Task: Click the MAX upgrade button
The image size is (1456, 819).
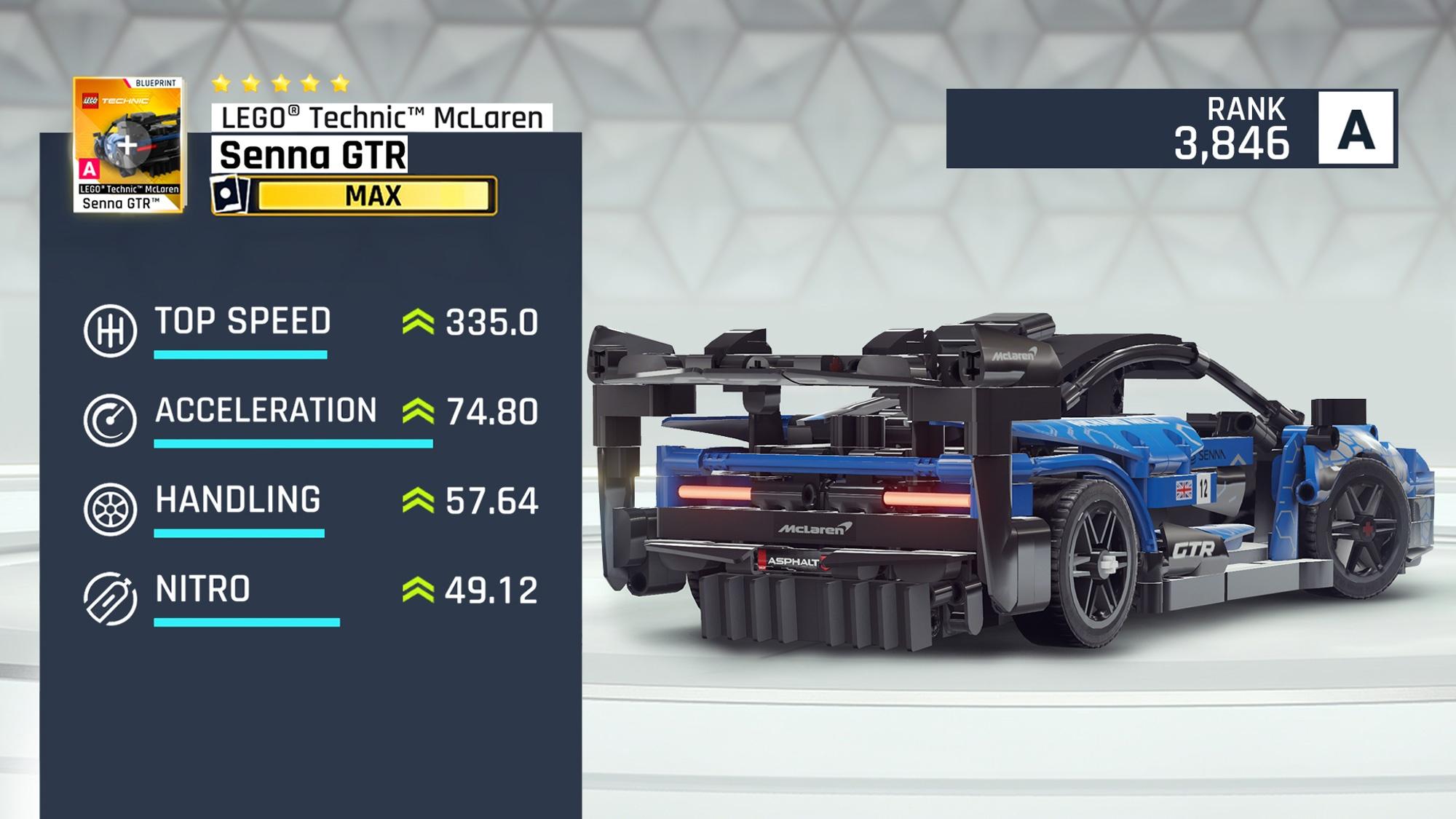Action: pos(371,195)
